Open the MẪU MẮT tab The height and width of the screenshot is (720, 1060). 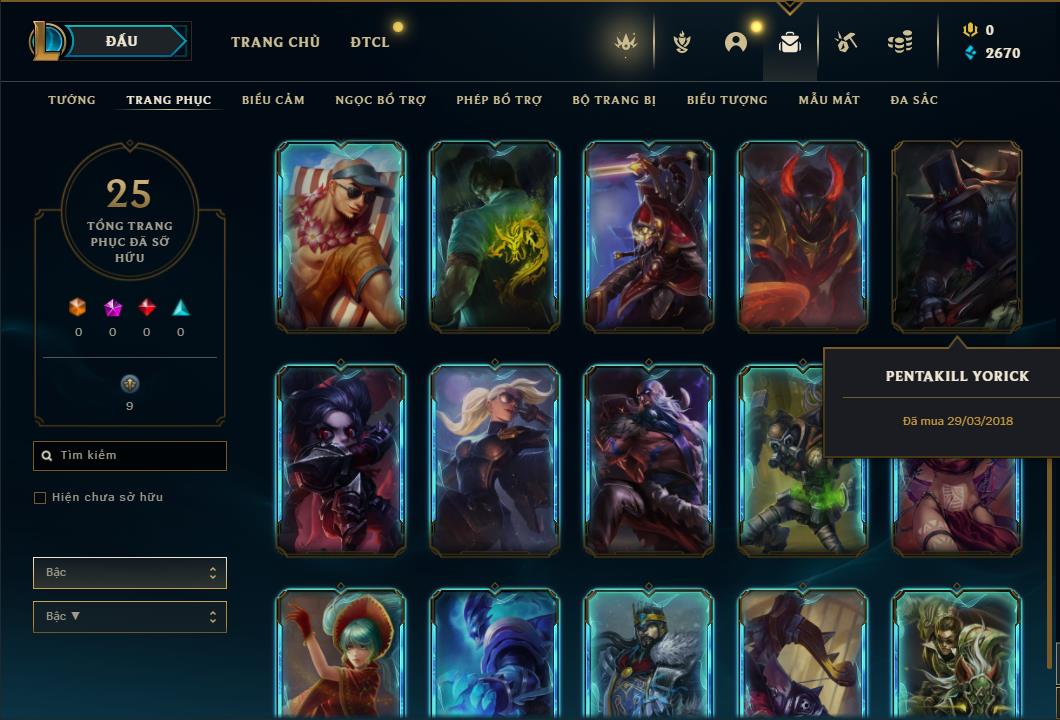(829, 100)
